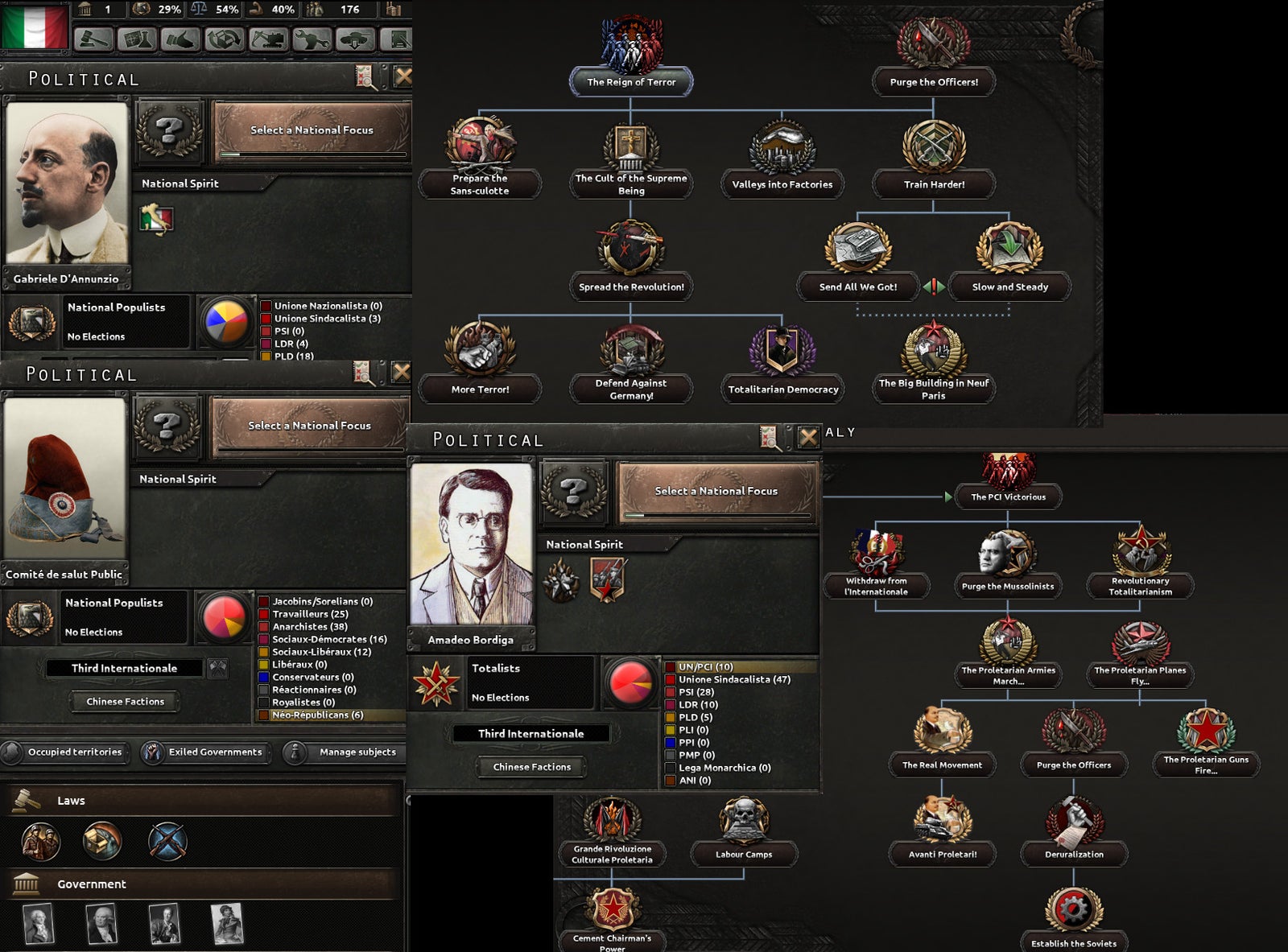Open the trade law crossed rifles icon
This screenshot has height=952, width=1288.
coord(167,841)
